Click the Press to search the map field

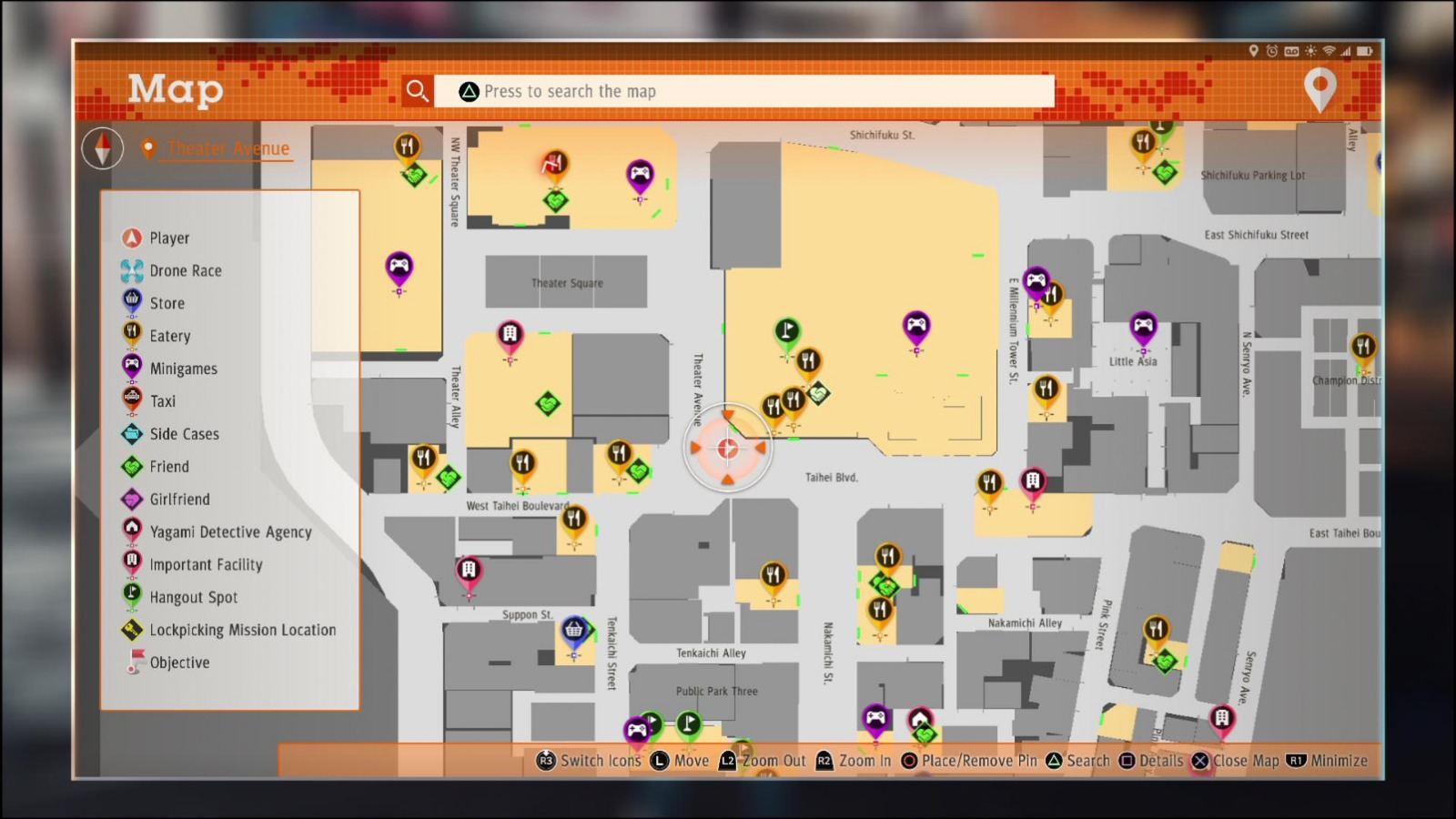(x=746, y=90)
